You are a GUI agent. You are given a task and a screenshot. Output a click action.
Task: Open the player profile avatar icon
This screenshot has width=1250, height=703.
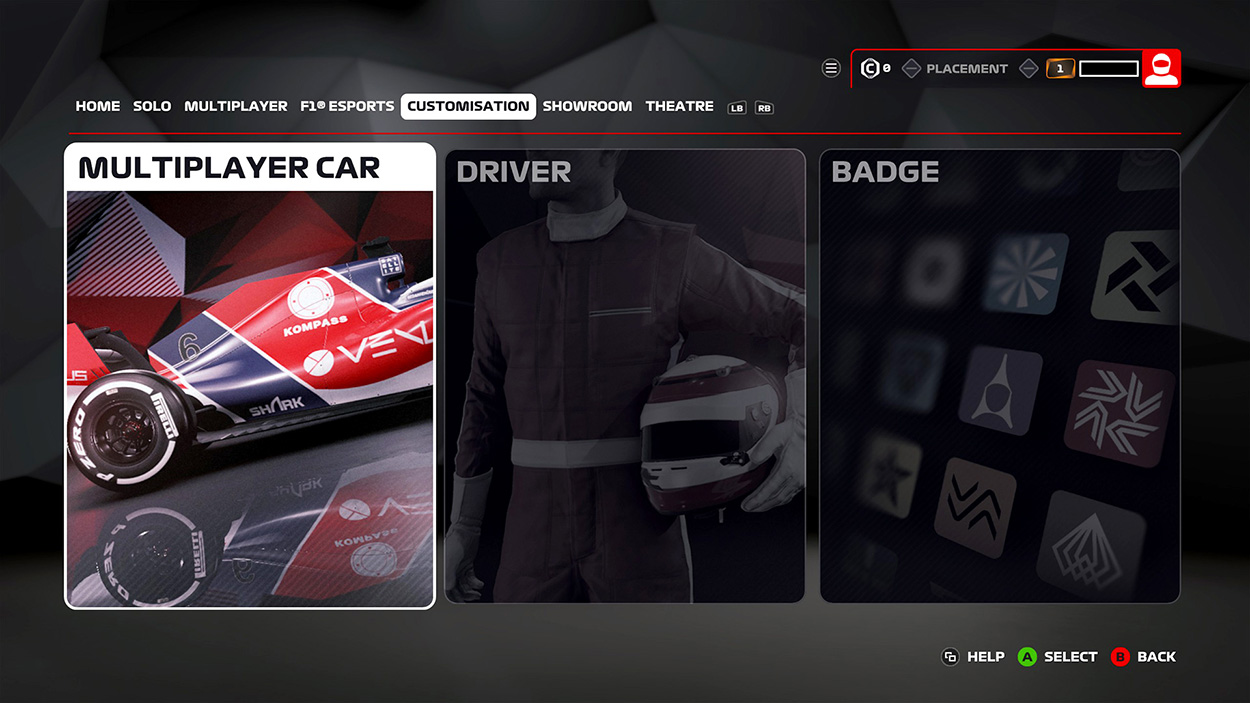click(1161, 69)
